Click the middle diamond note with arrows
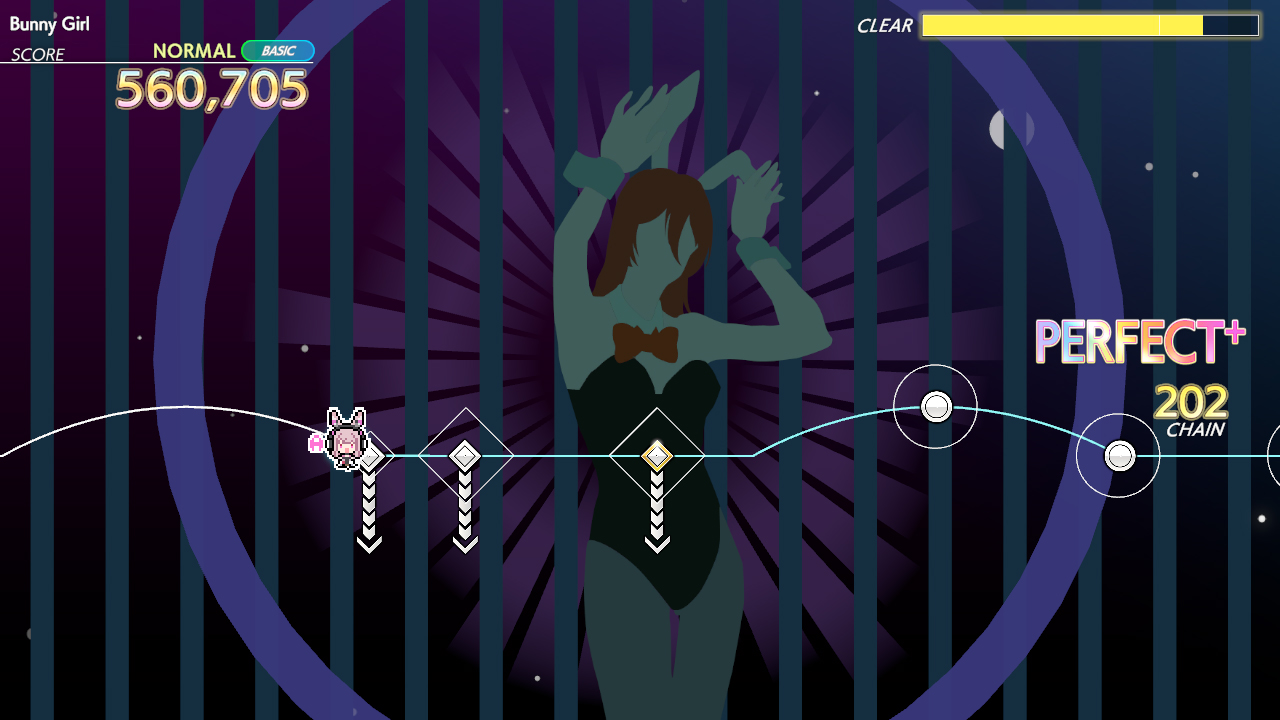1280x720 pixels. 467,456
